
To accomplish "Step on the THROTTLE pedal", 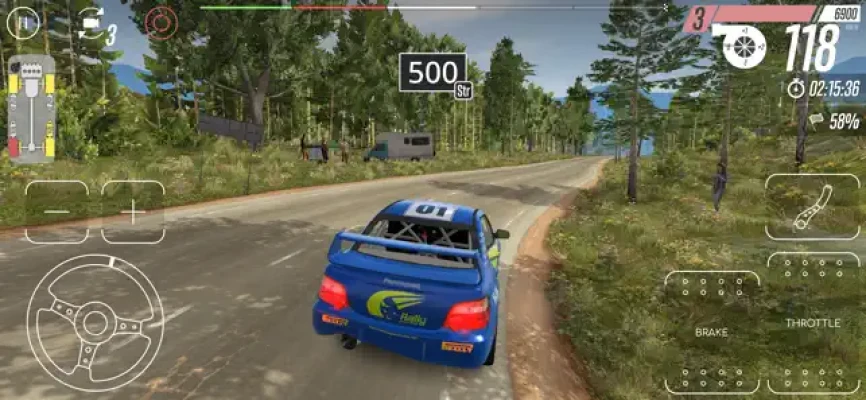I will [813, 322].
